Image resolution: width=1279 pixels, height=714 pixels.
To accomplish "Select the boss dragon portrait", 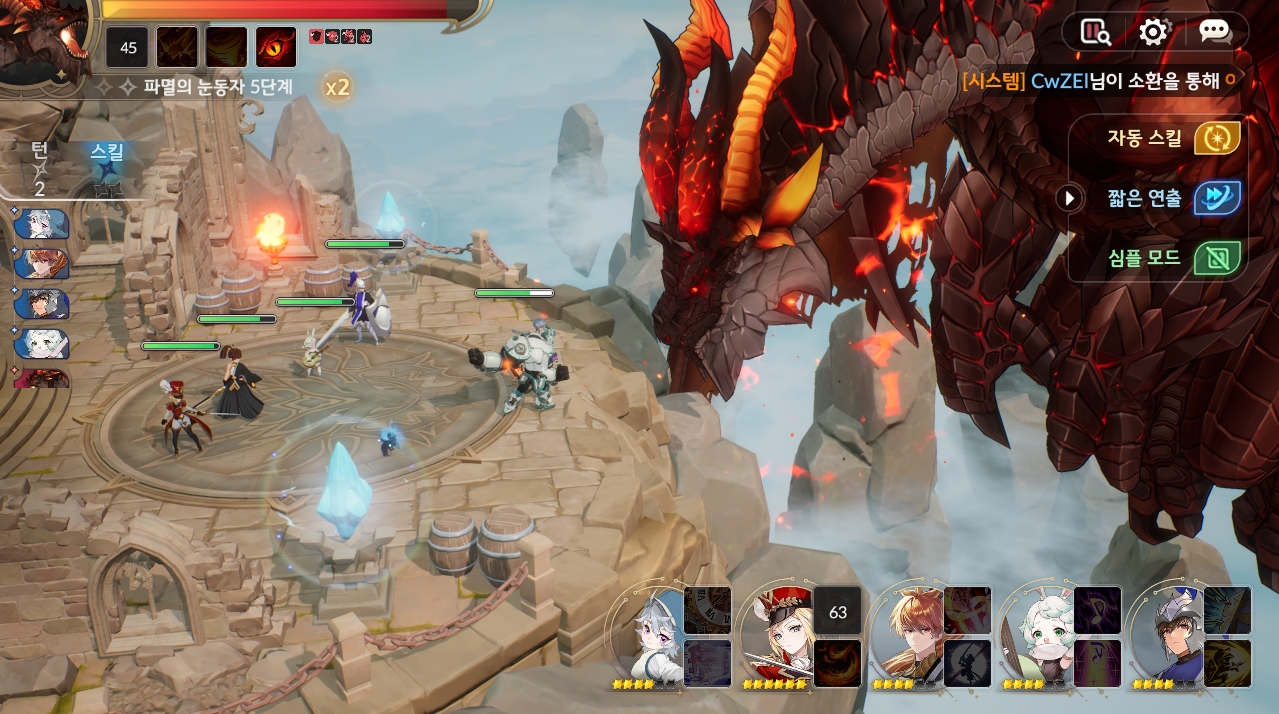I will coord(40,42).
